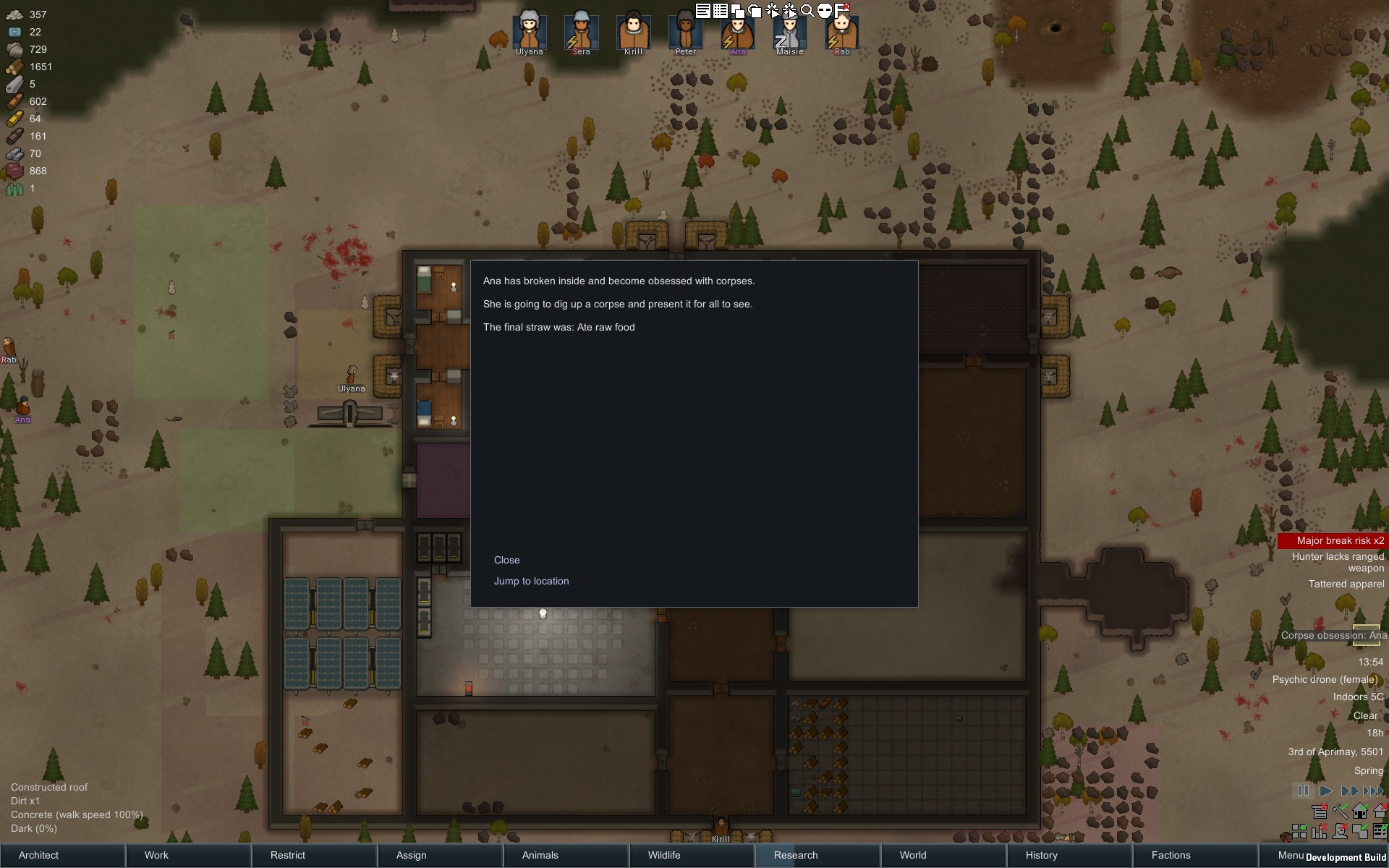
Task: Toggle the home area display icon
Action: click(1359, 812)
